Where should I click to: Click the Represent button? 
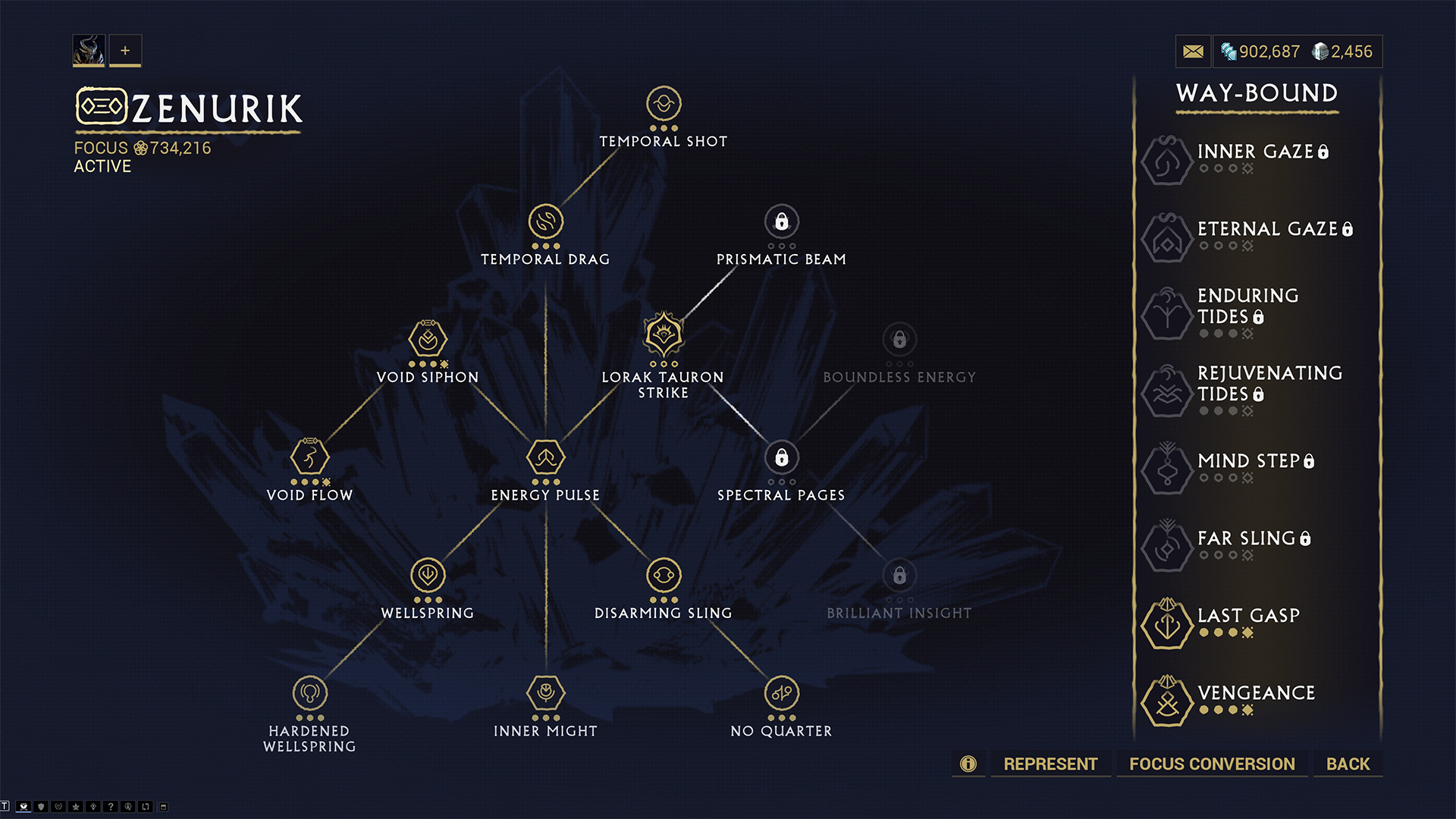pyautogui.click(x=1050, y=764)
